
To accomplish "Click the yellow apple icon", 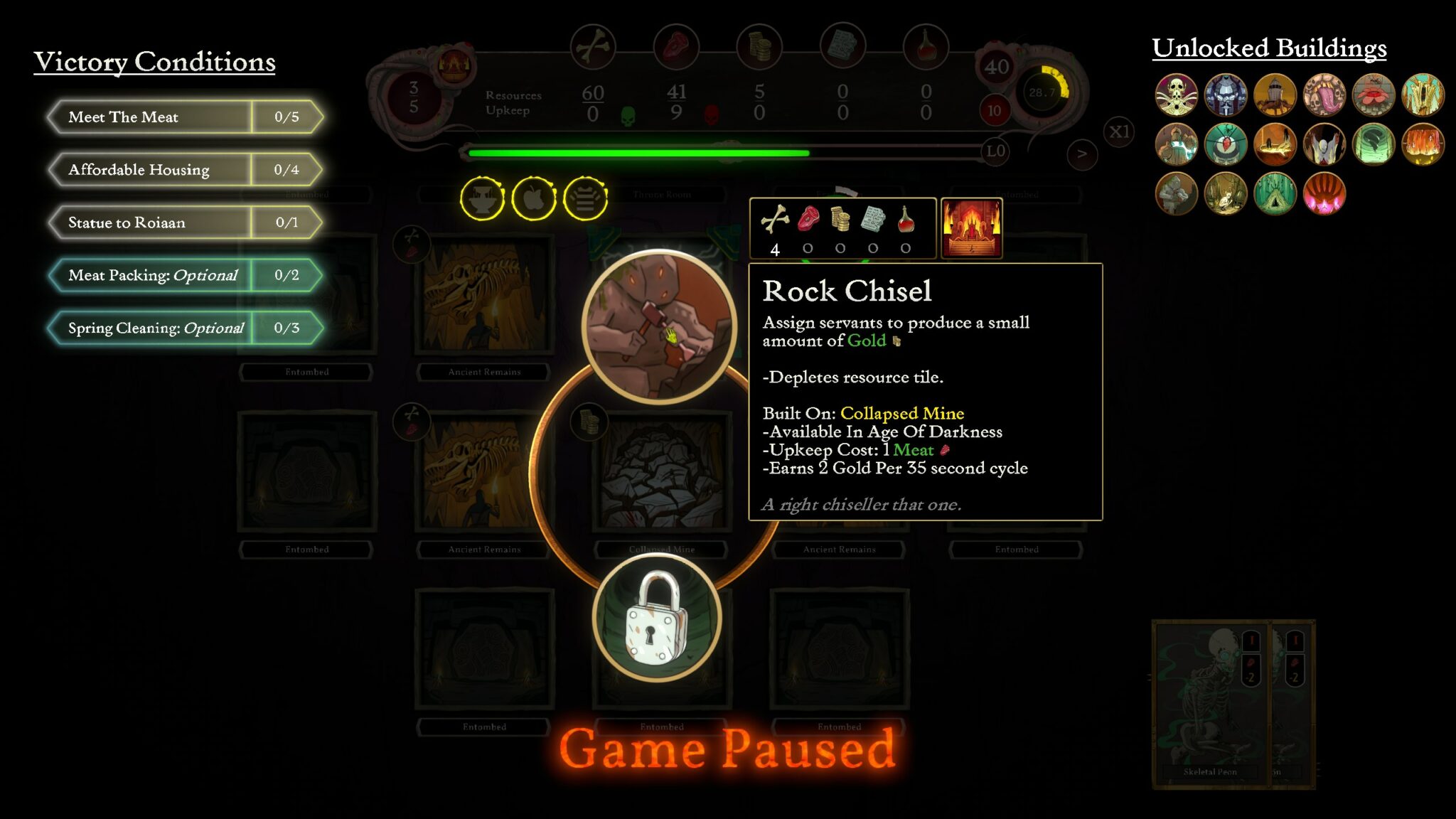I will click(534, 198).
